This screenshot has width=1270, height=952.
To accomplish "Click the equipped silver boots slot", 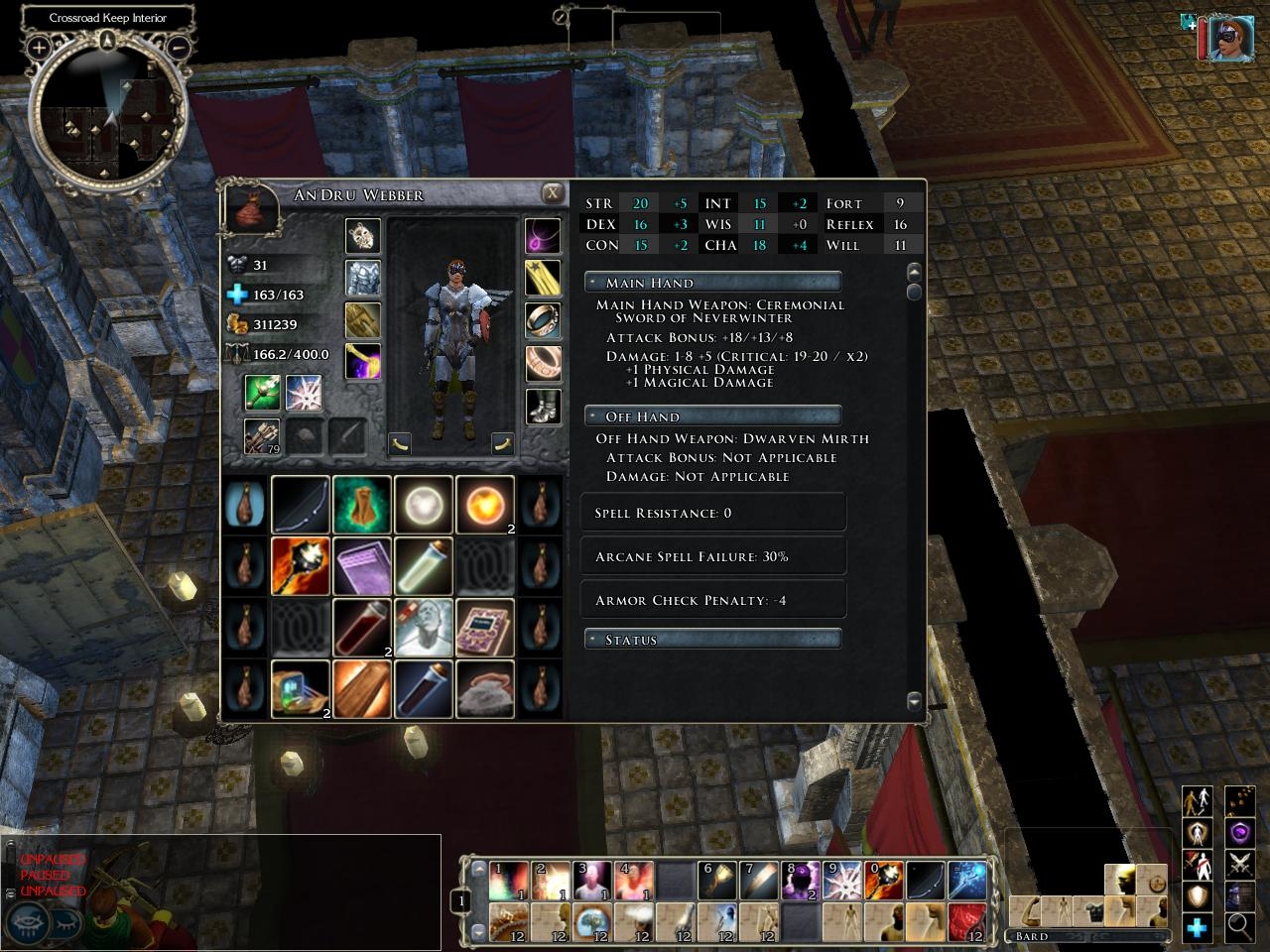I will tap(543, 406).
